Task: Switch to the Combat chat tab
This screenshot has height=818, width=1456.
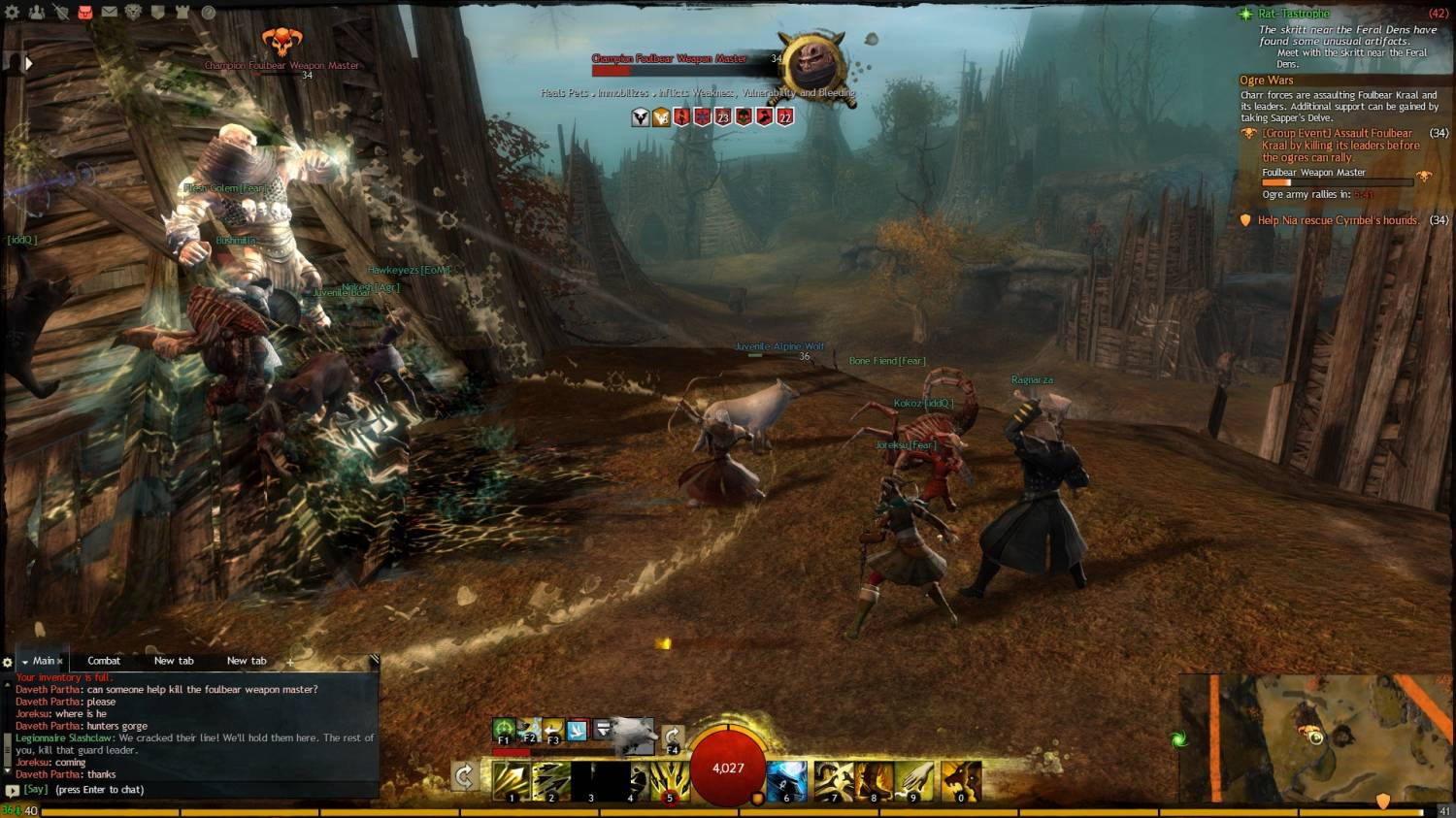Action: pyautogui.click(x=104, y=661)
